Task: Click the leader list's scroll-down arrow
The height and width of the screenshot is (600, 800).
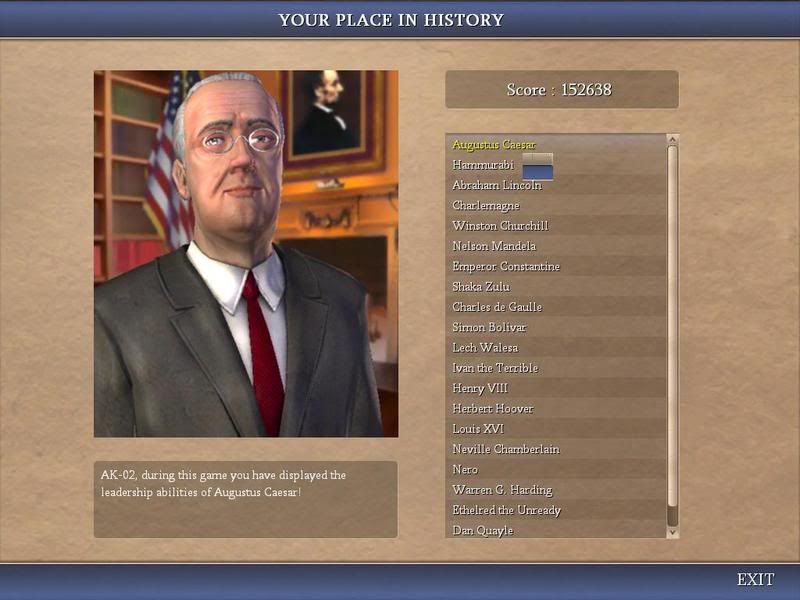Action: (x=672, y=532)
